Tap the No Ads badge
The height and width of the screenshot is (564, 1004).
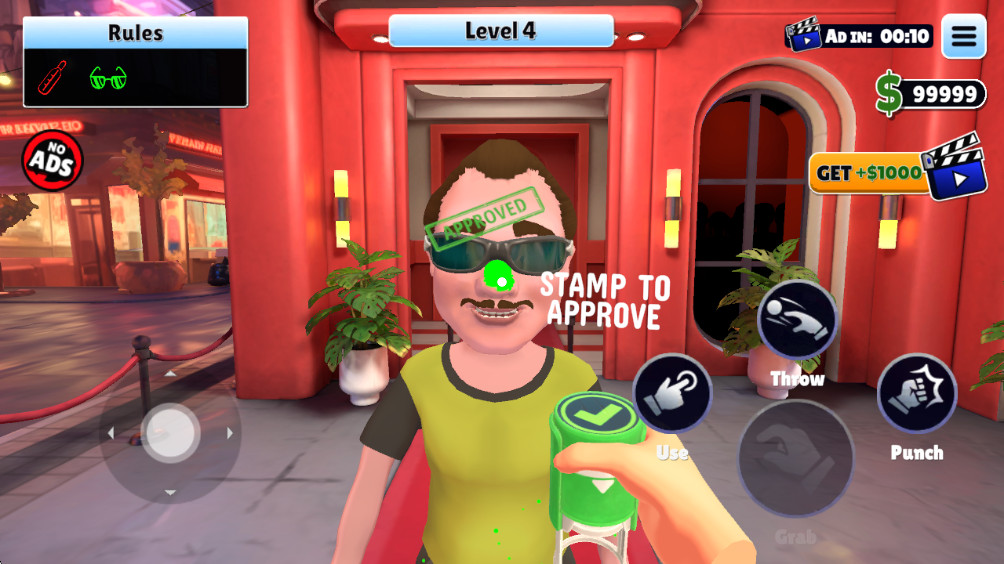pos(52,160)
